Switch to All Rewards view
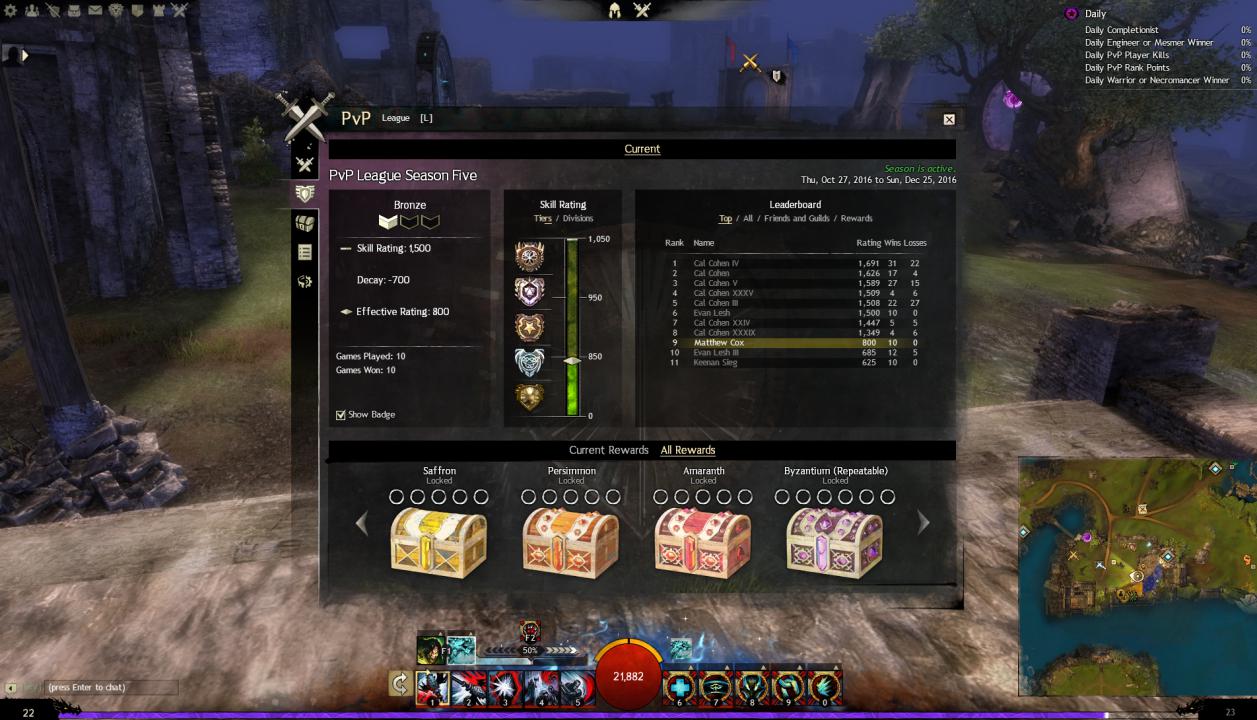 pyautogui.click(x=688, y=450)
